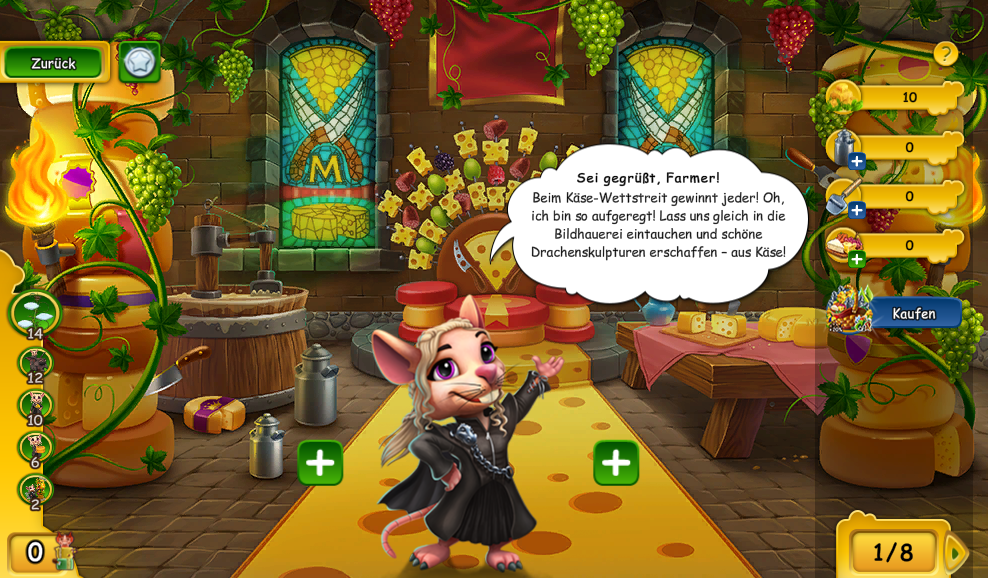Viewport: 988px width, 578px height.
Task: Add more snack platters with the plus
Action: coord(856,259)
